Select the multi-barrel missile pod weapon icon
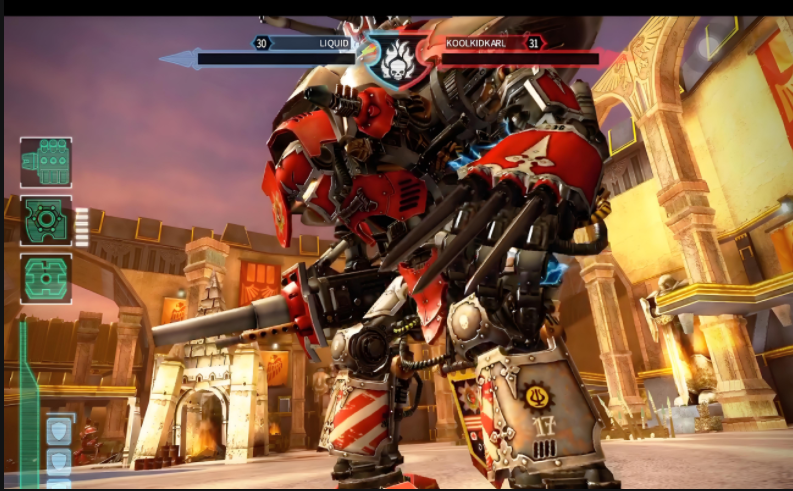793x491 pixels. 46,162
